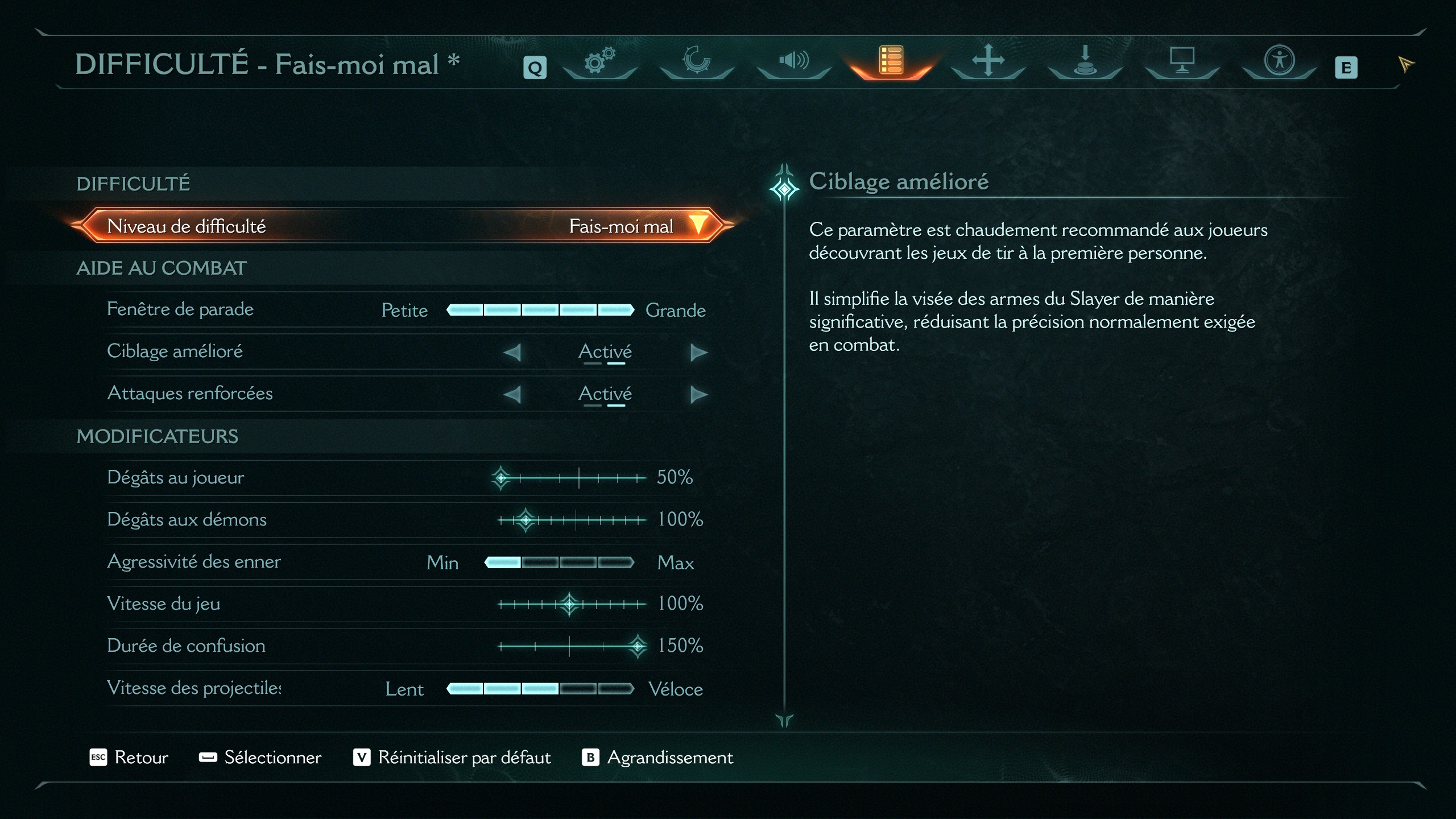This screenshot has width=1456, height=819.
Task: Open the key bindings tab icon
Action: (1085, 63)
